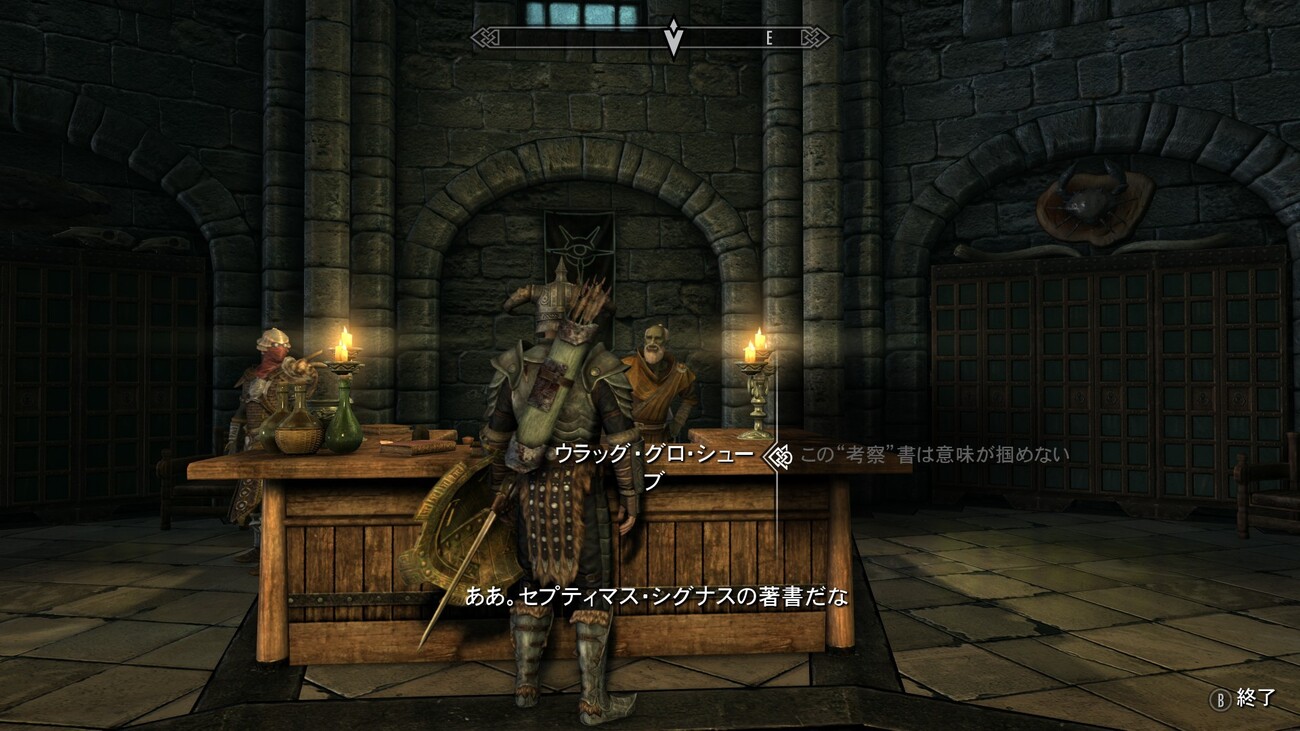
Task: Choose the reply 「この"考察"書は意味が掴めない」
Action: point(935,456)
